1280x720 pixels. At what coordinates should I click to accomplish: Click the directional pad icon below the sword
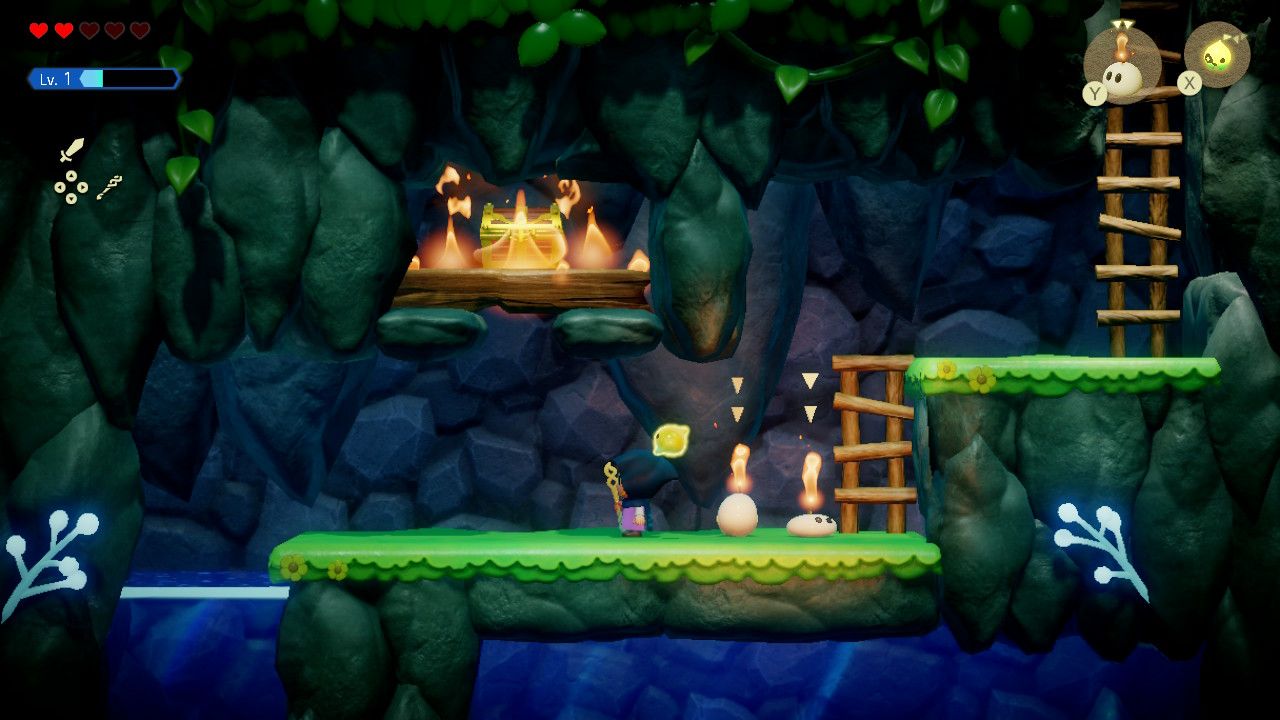tap(71, 188)
